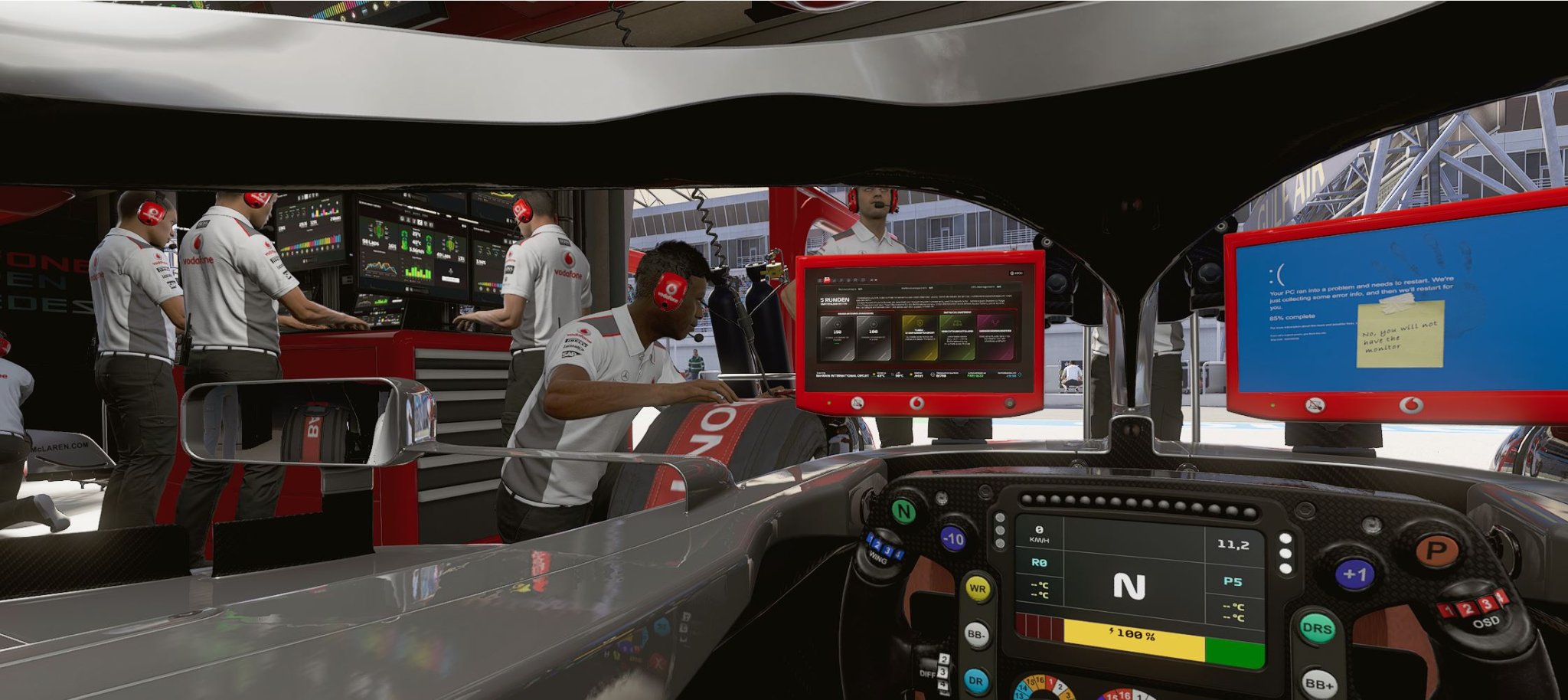Select the grey tile showing 150
Screen dimensions: 1568x700
[837, 338]
